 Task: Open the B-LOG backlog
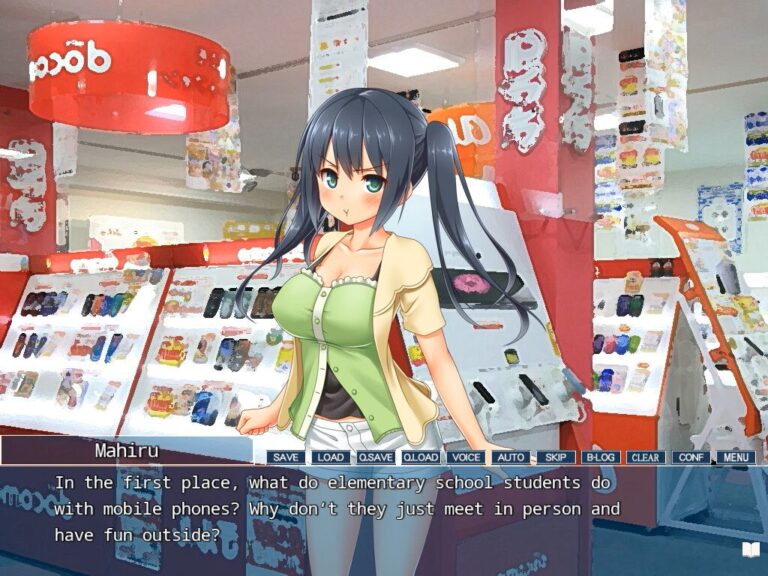pyautogui.click(x=600, y=457)
